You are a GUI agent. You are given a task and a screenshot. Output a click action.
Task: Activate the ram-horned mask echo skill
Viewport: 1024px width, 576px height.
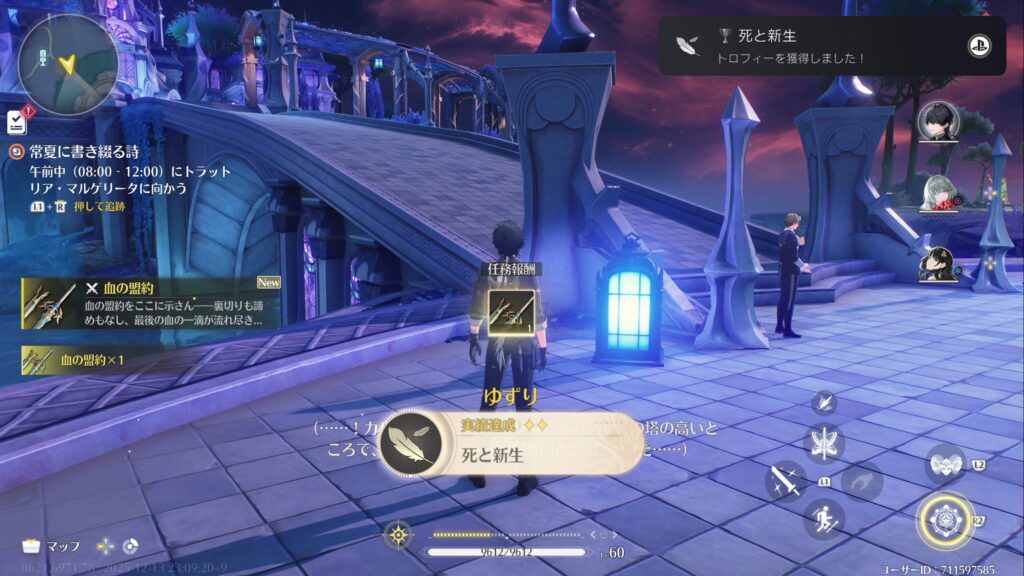pyautogui.click(x=945, y=464)
